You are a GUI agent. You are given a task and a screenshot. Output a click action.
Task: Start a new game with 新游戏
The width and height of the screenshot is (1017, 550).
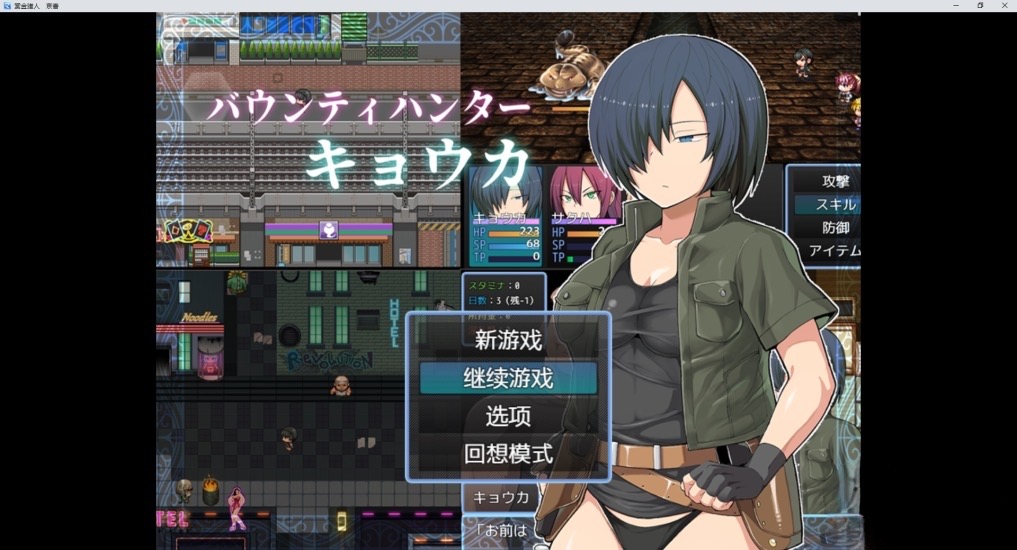(508, 341)
